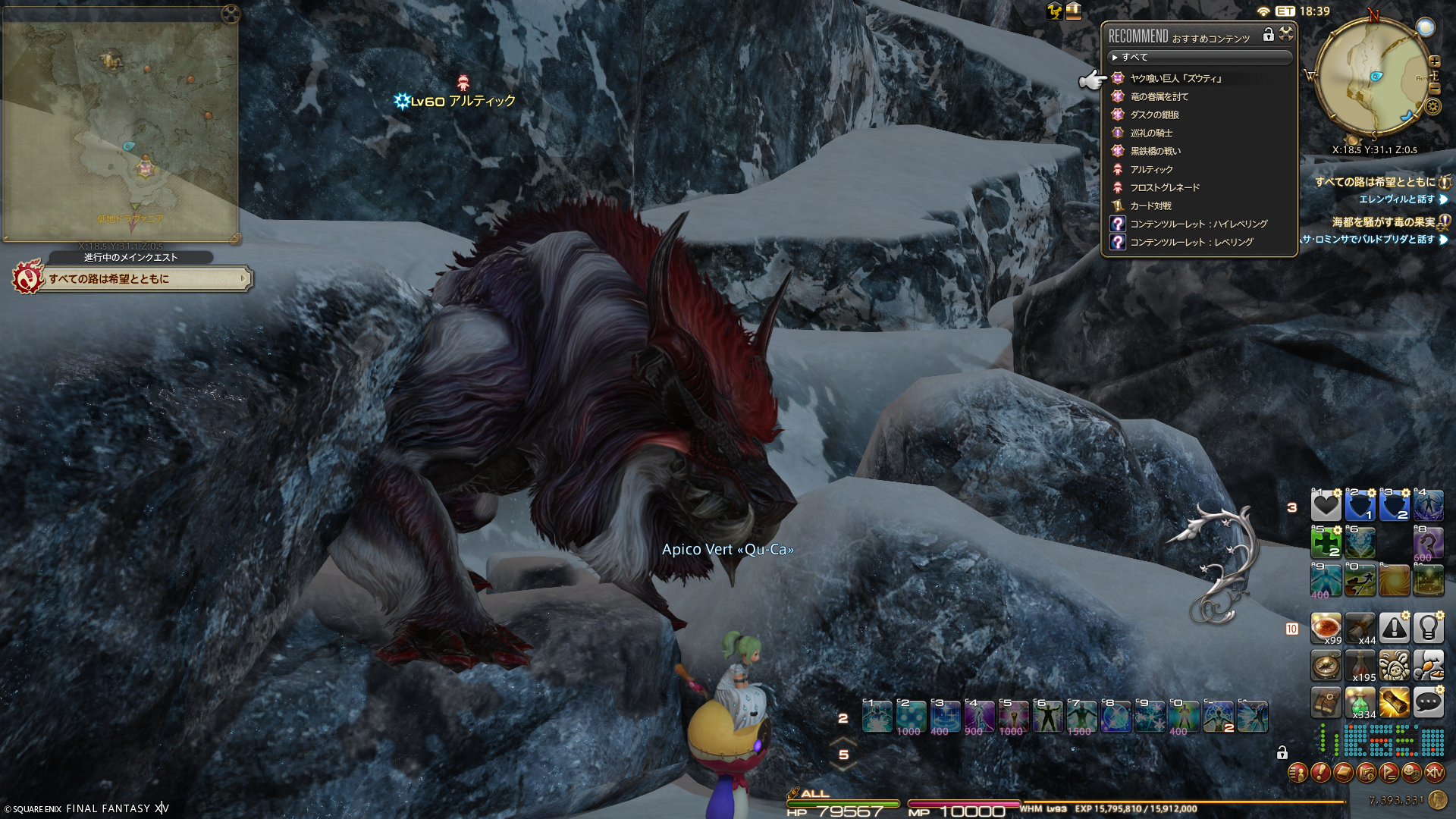Open コンテンツルーレット：レベリング from the list
This screenshot has width=1456, height=819.
tap(1191, 242)
